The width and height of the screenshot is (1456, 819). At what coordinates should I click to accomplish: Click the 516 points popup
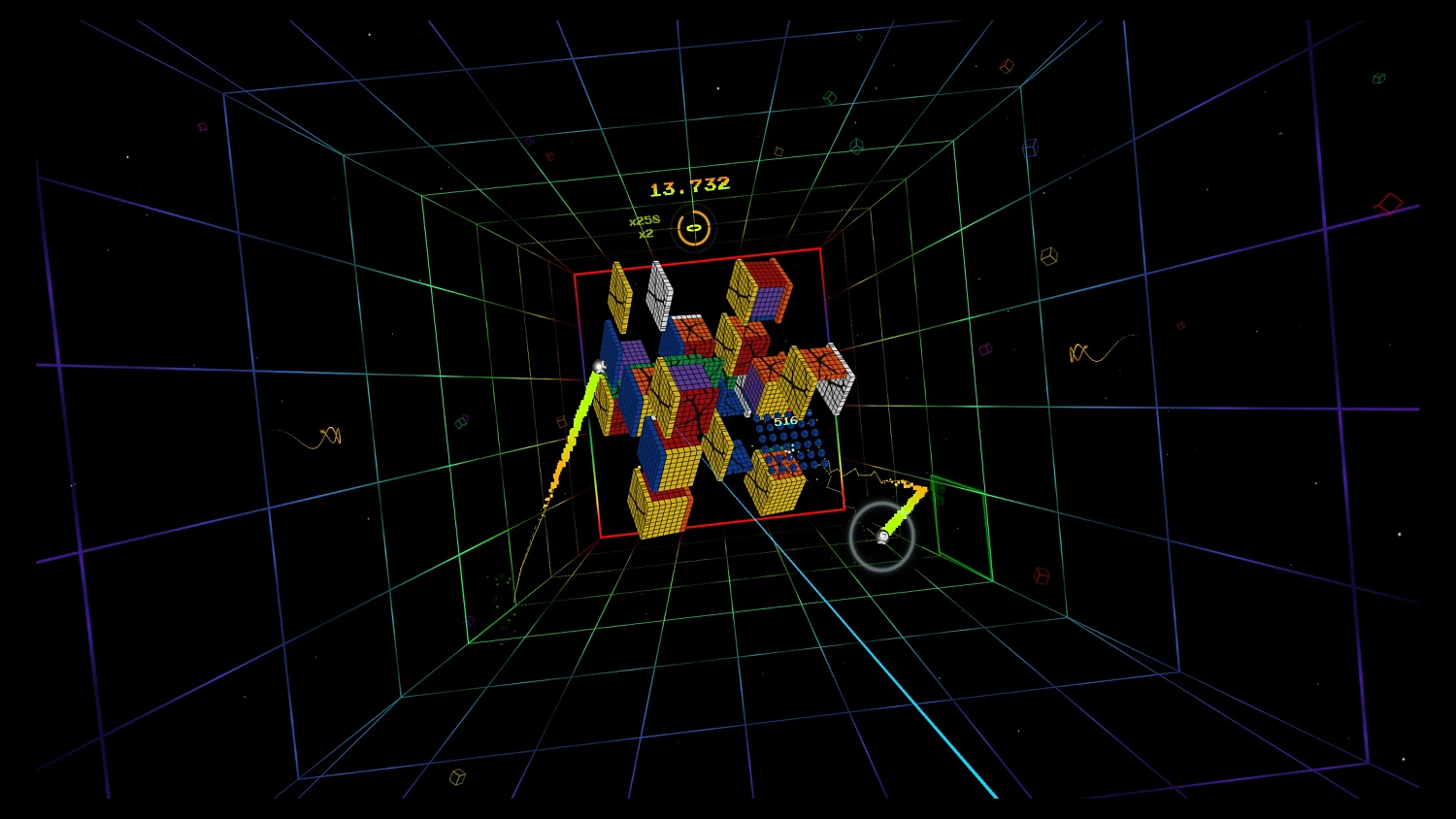click(784, 420)
